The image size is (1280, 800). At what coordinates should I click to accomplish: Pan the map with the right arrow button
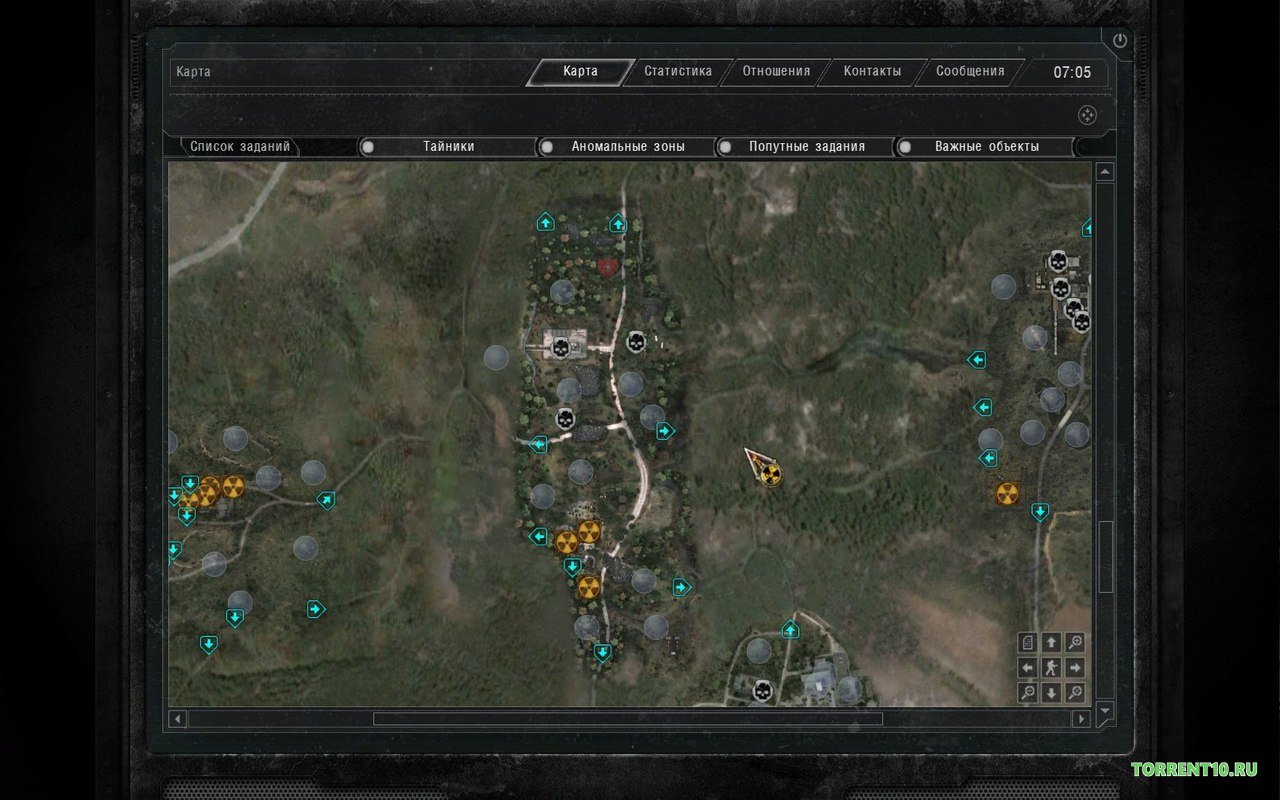click(1075, 668)
